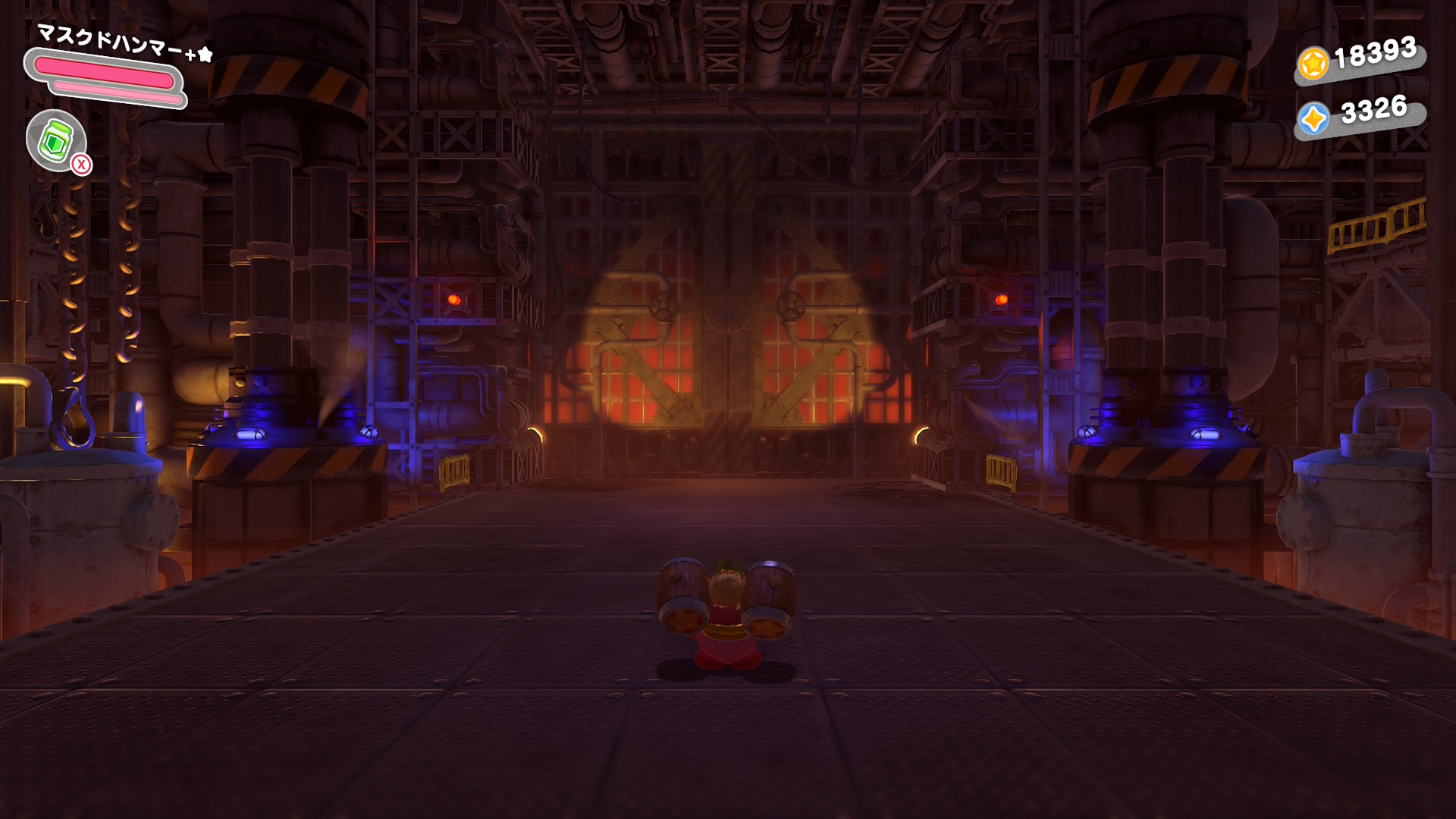Use the stored green jar item

[56, 140]
